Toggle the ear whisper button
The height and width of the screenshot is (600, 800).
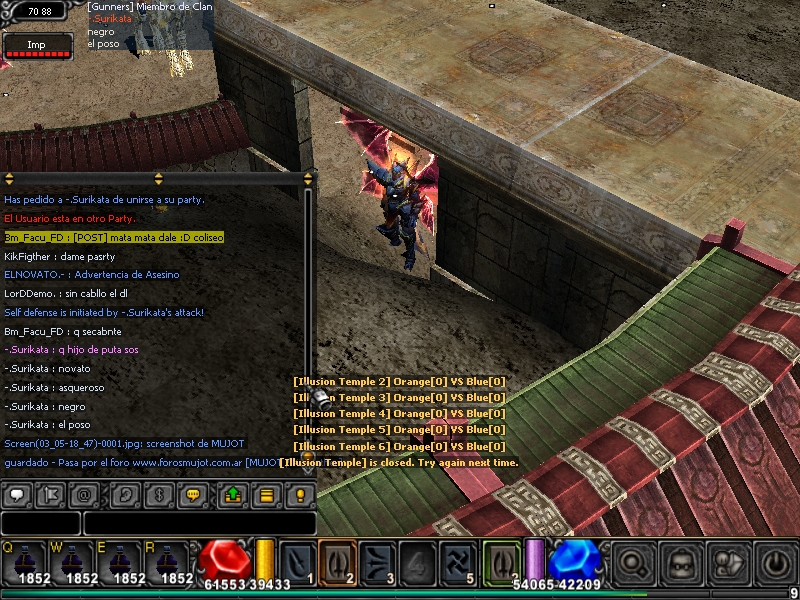[x=125, y=494]
